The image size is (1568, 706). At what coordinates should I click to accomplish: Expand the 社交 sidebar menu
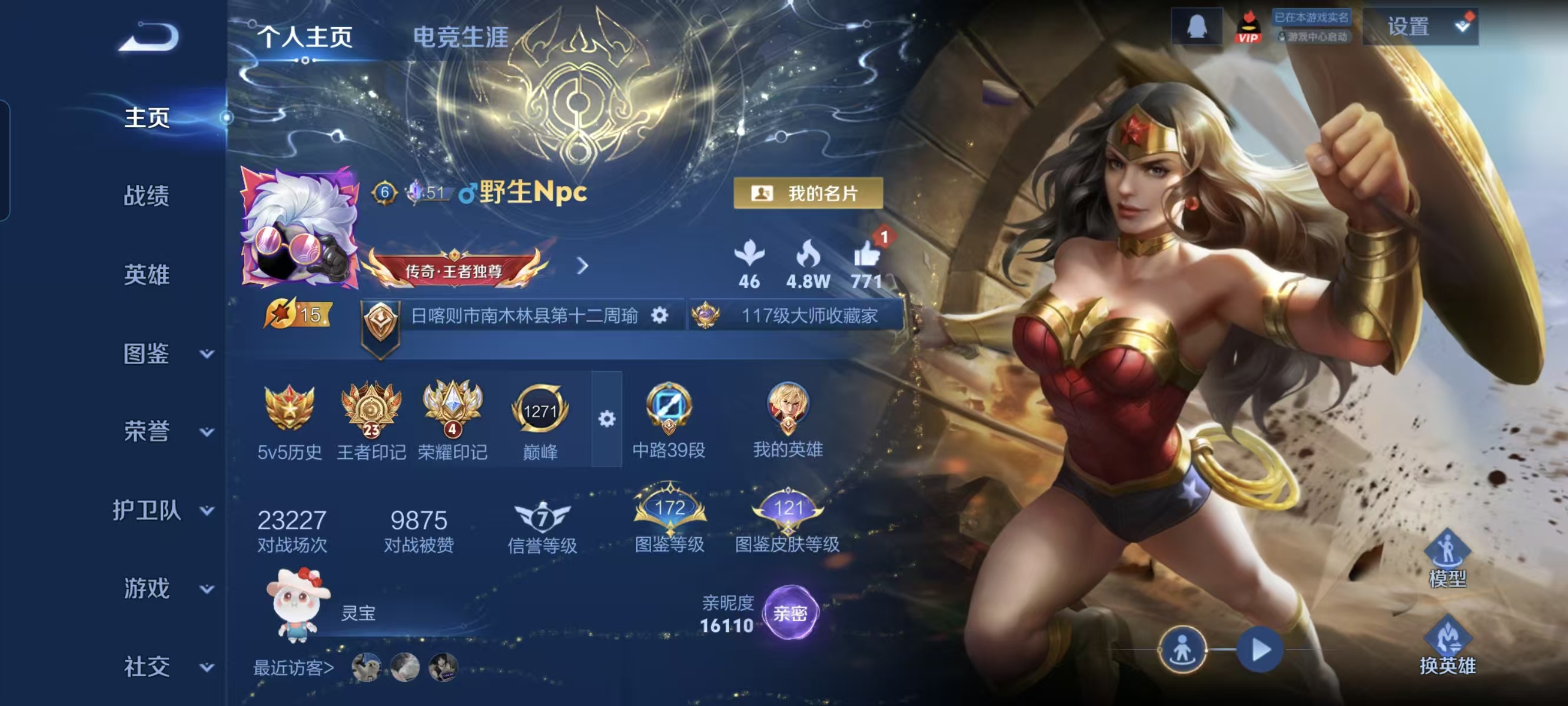[x=164, y=667]
